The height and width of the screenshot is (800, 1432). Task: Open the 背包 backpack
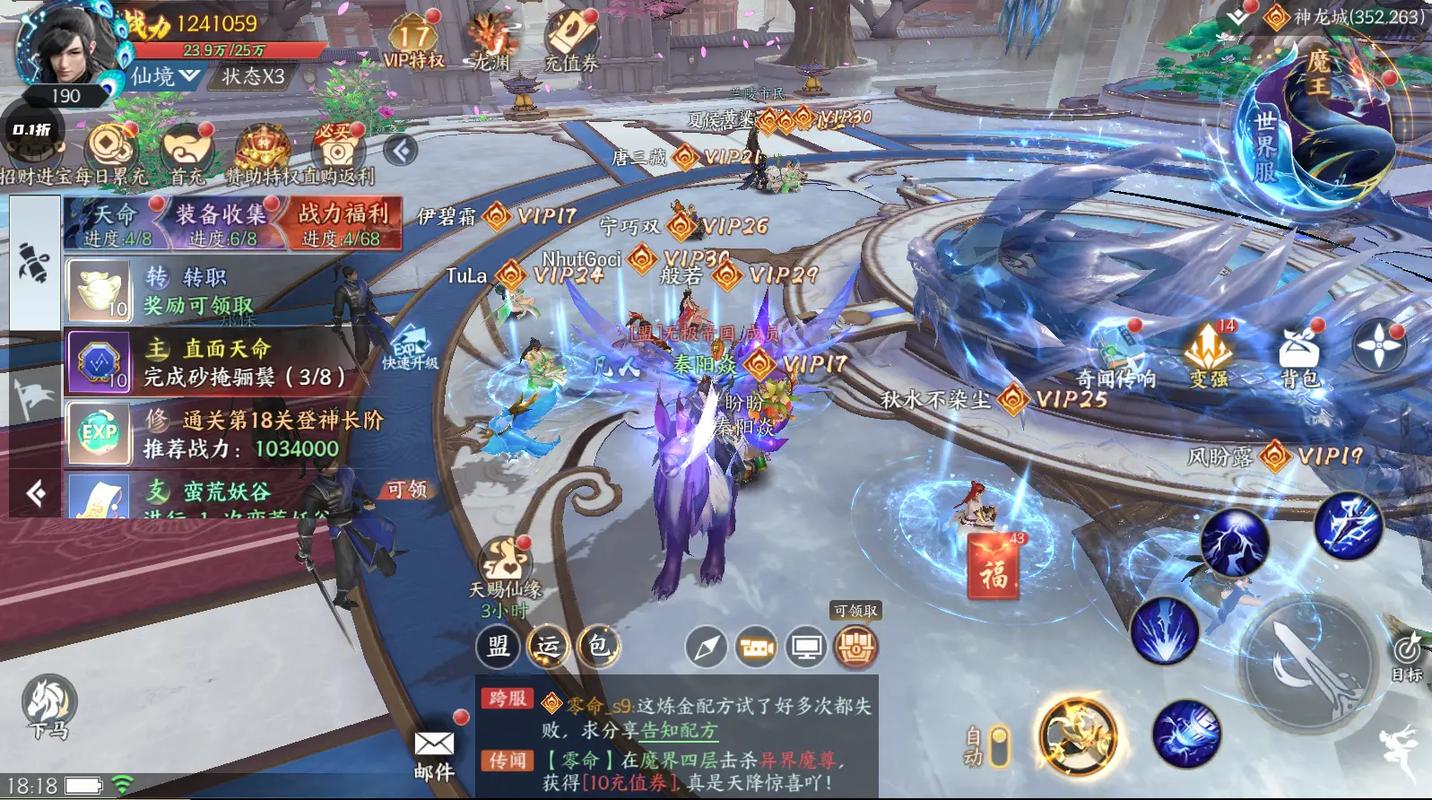(x=1300, y=355)
